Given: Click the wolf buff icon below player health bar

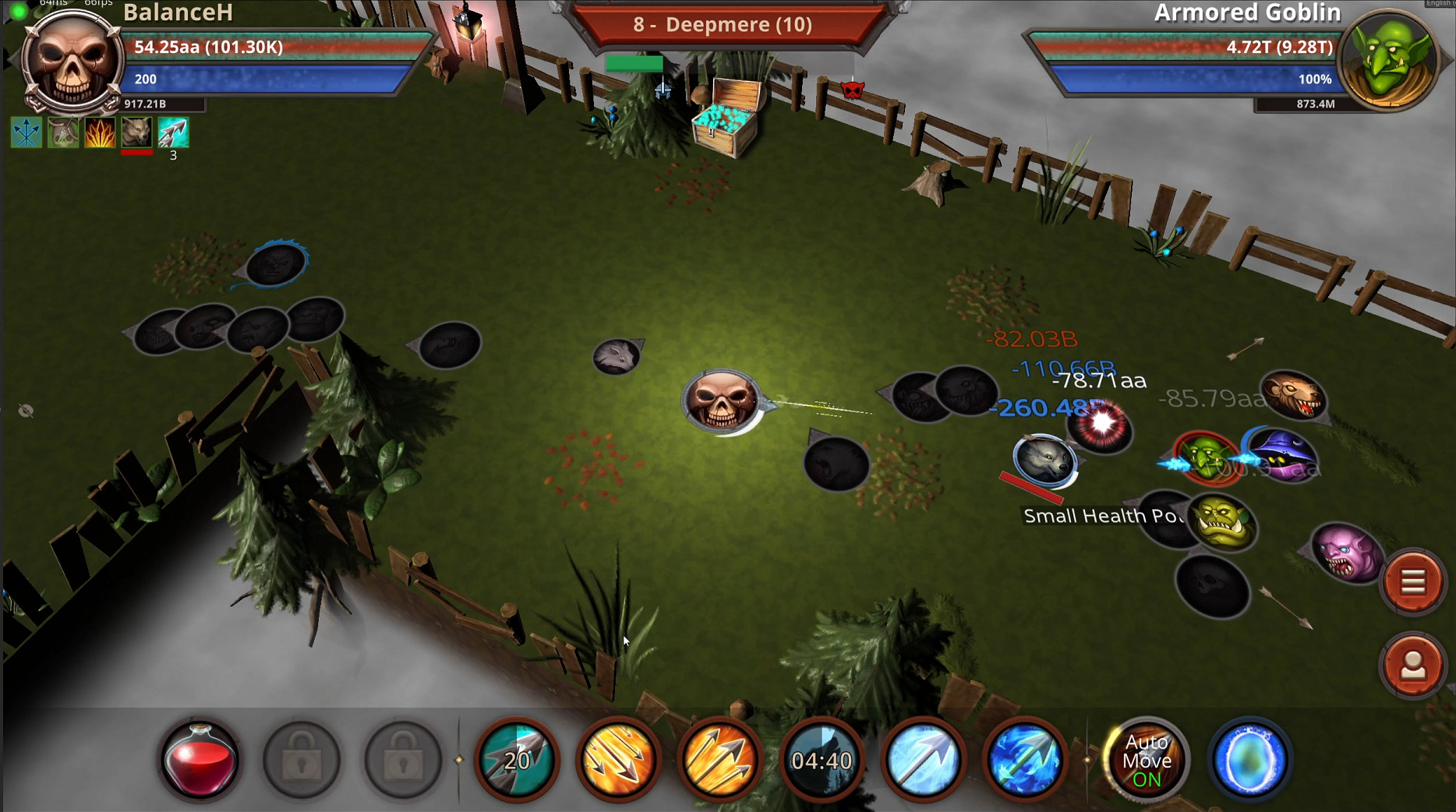Looking at the screenshot, I should tap(136, 132).
